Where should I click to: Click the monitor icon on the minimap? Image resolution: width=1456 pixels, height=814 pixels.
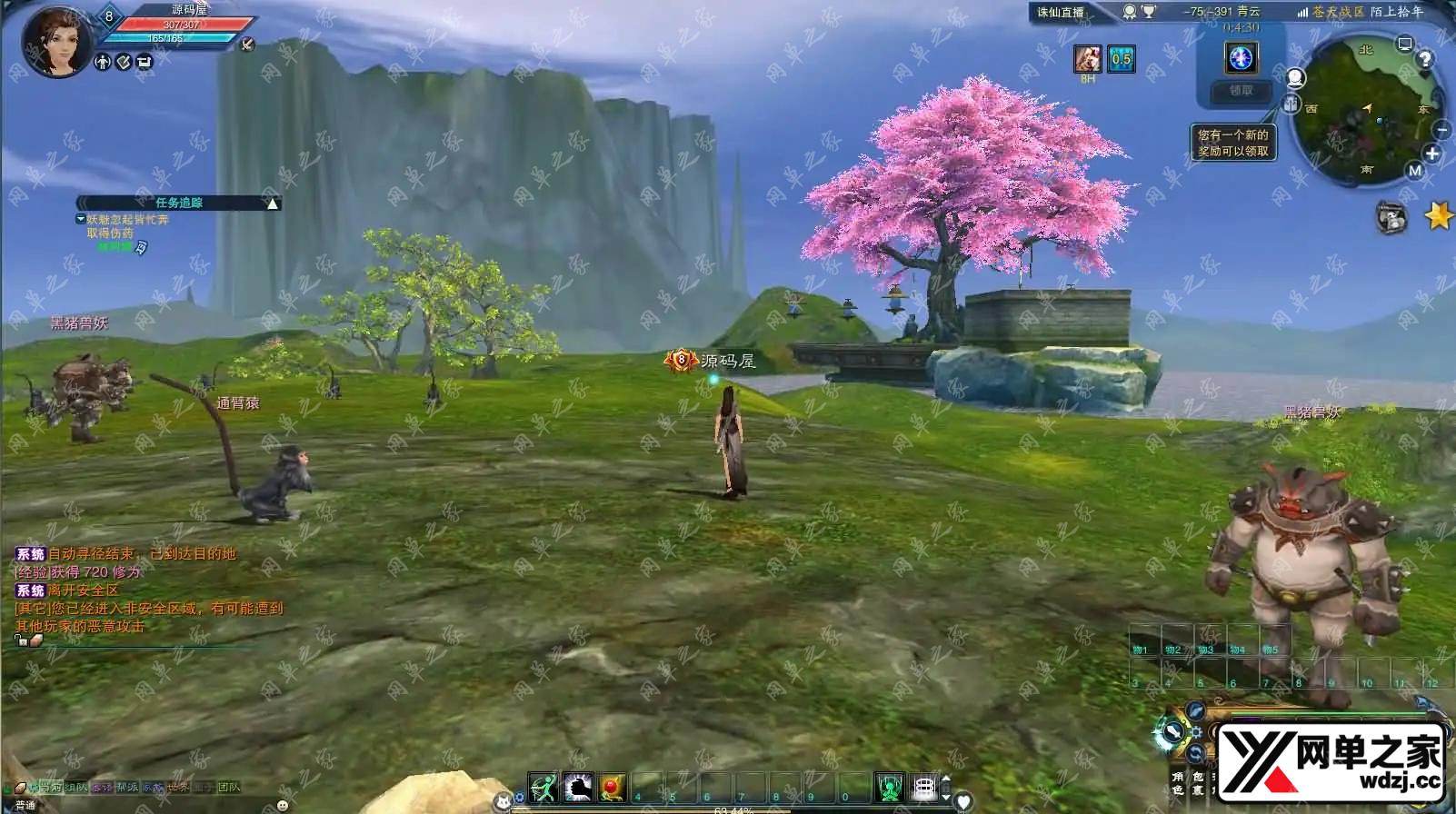[x=1405, y=44]
